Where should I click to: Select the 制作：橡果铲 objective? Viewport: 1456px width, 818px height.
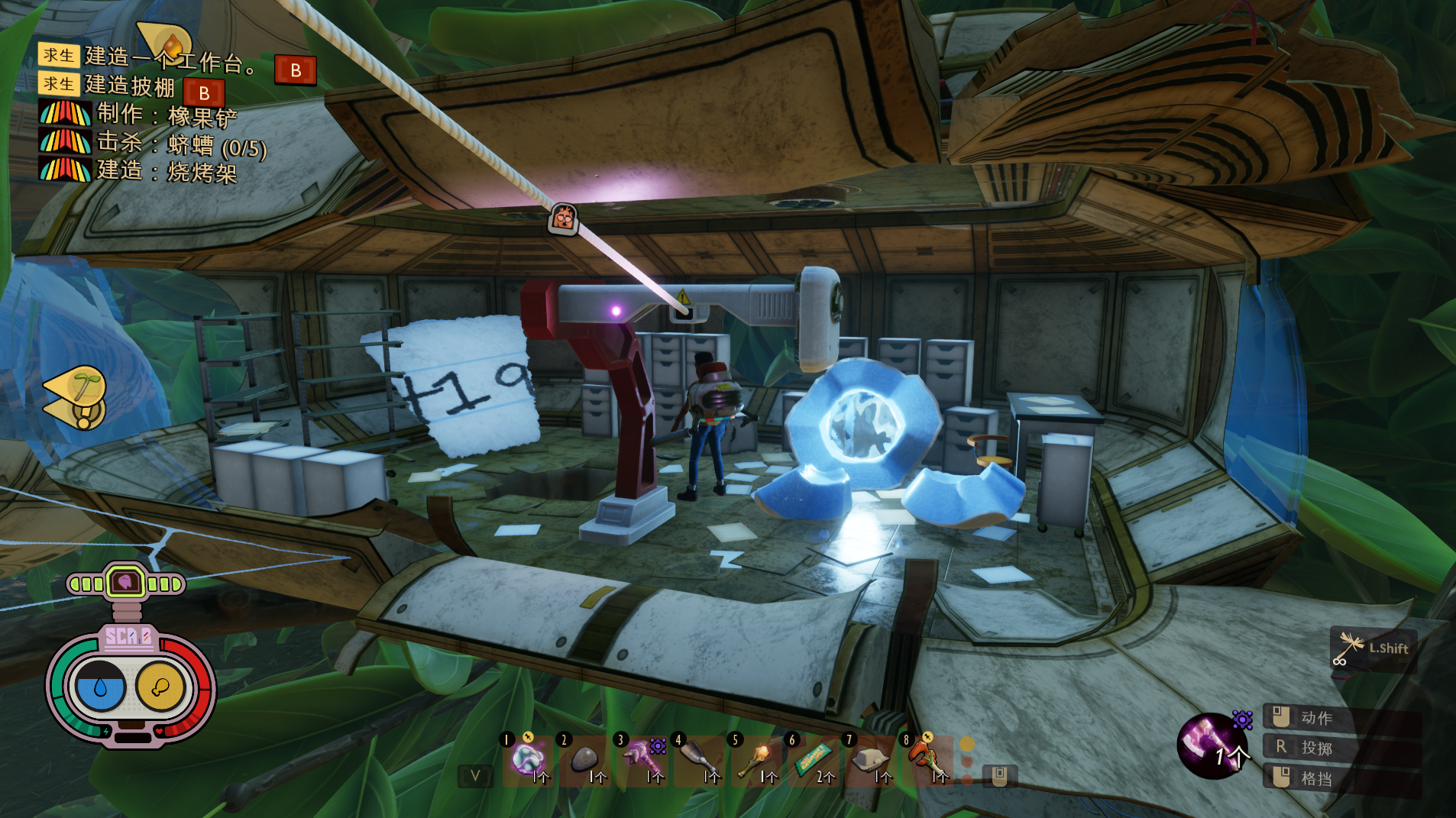point(167,115)
